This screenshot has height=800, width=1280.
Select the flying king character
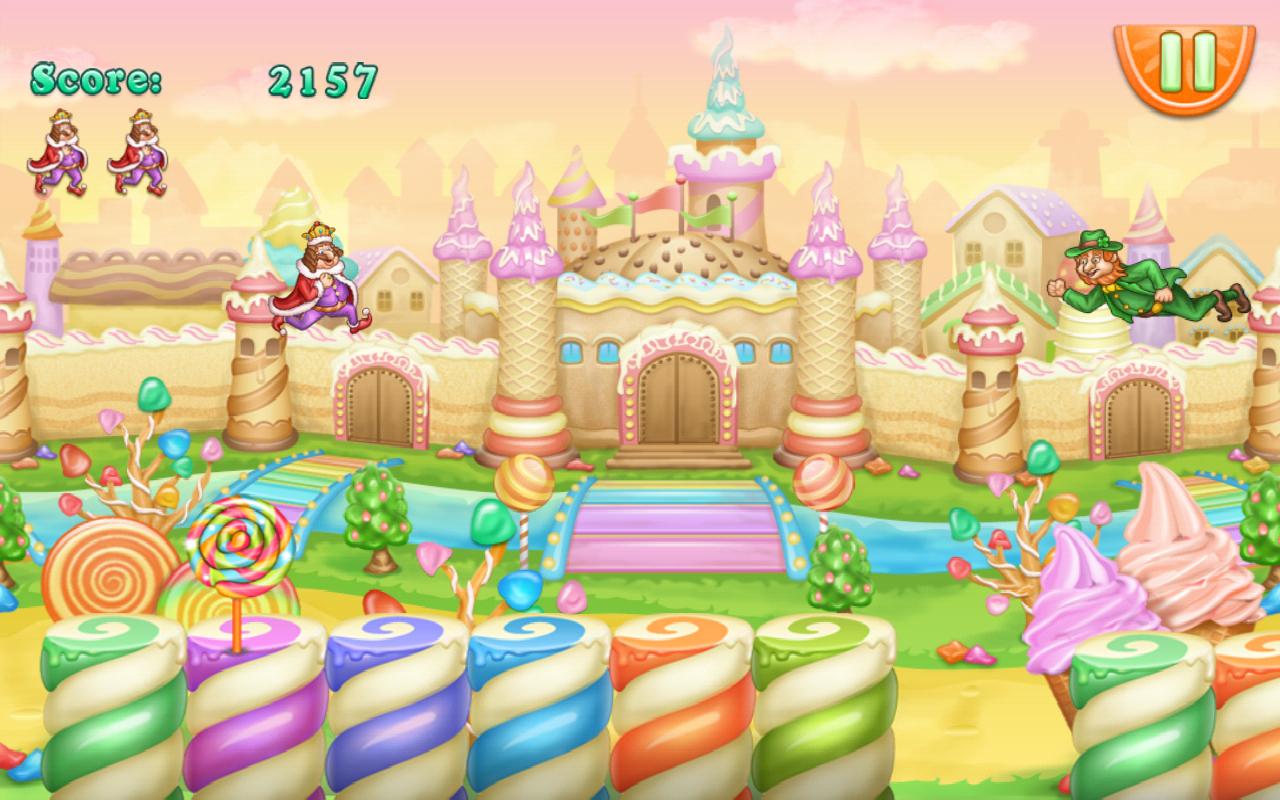click(x=320, y=280)
